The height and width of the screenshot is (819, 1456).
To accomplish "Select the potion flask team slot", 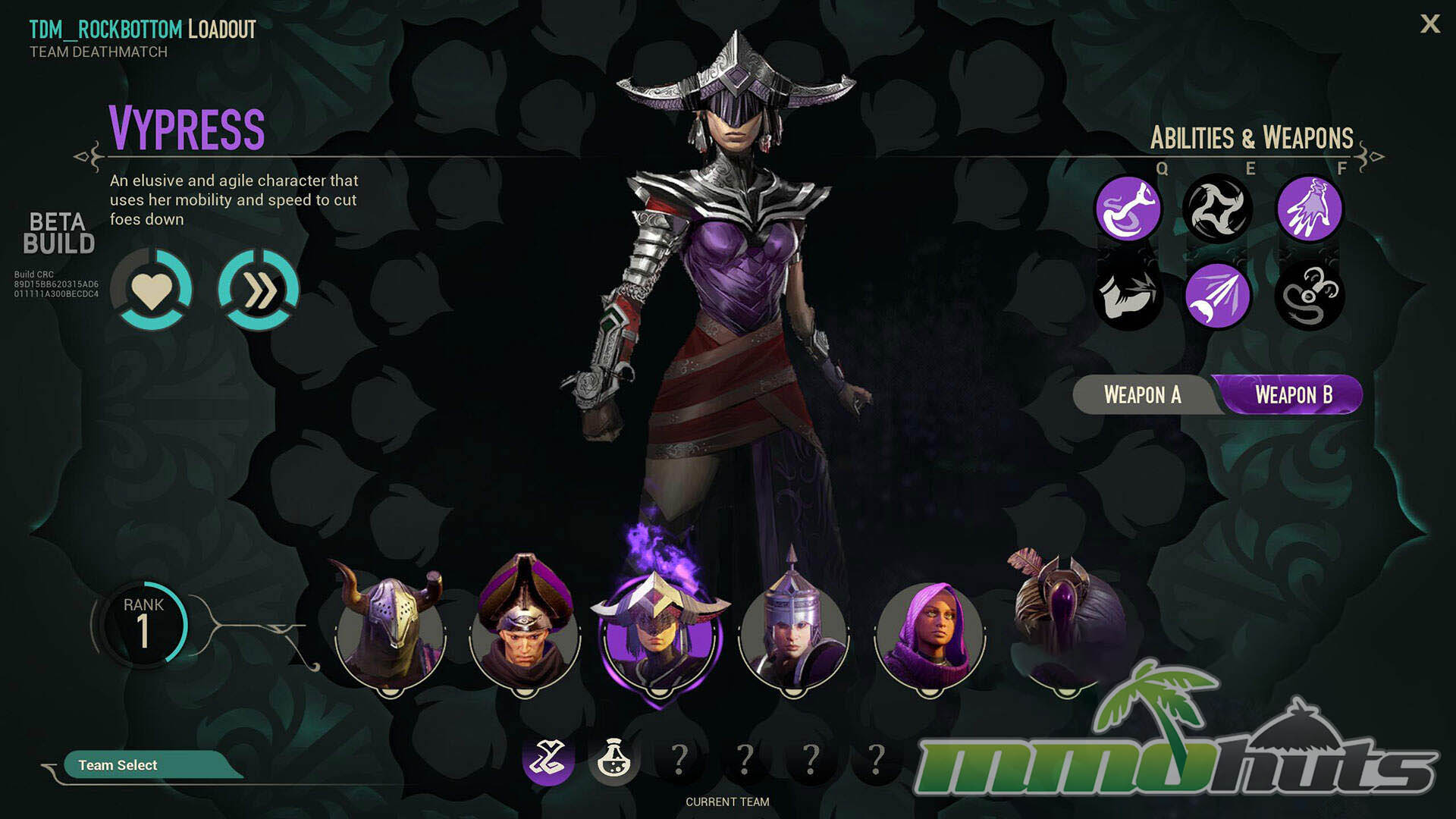I will [613, 758].
